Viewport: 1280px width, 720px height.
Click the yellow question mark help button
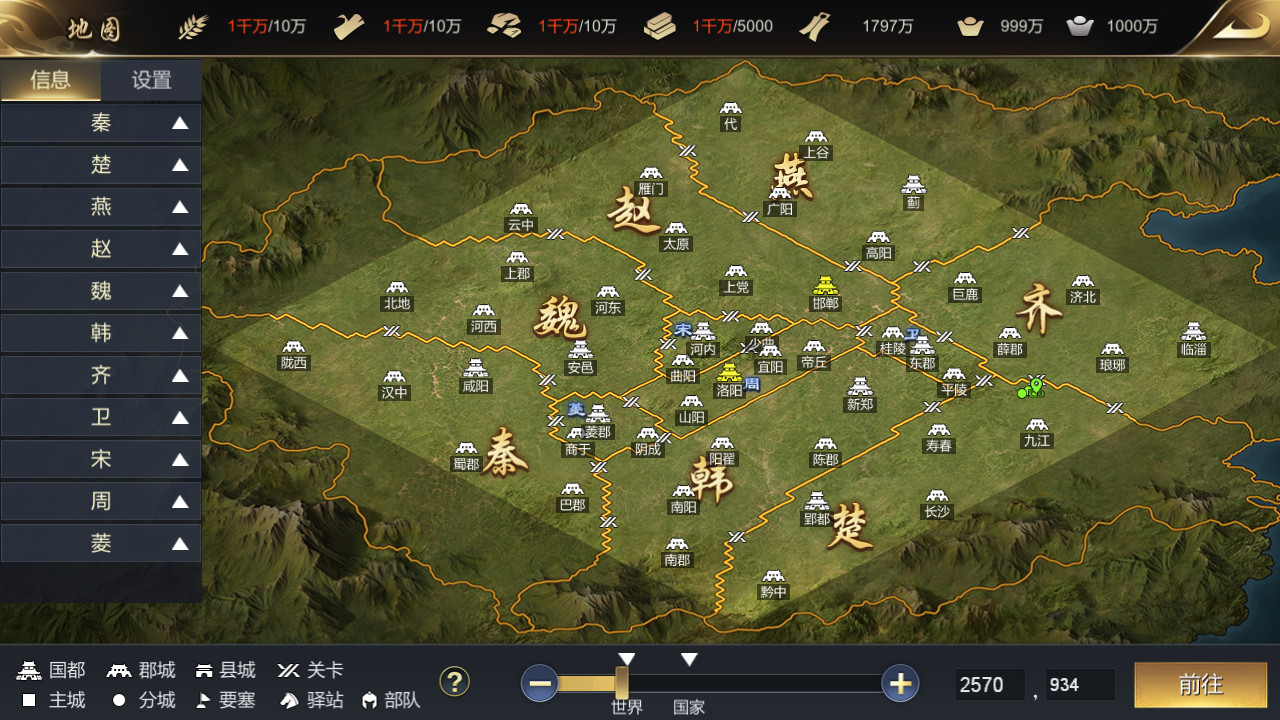[455, 682]
